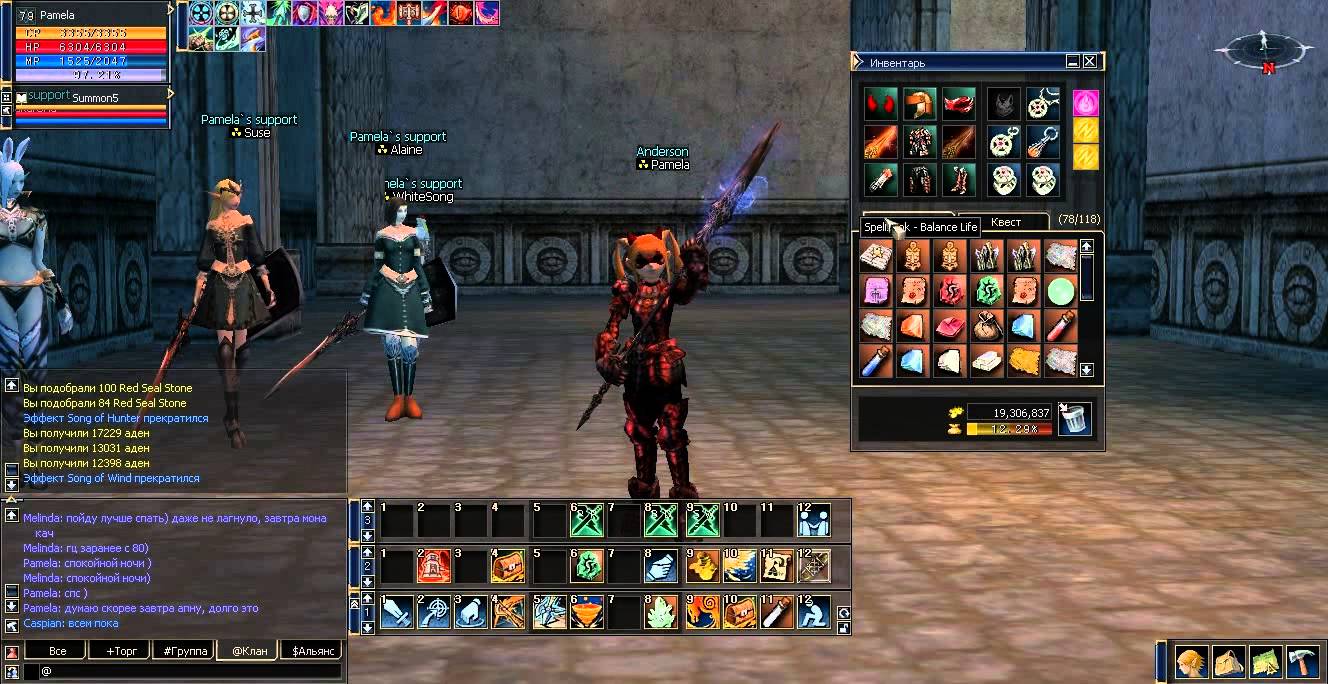This screenshot has width=1328, height=684.
Task: Switch chat to the #Группа tab
Action: (185, 650)
